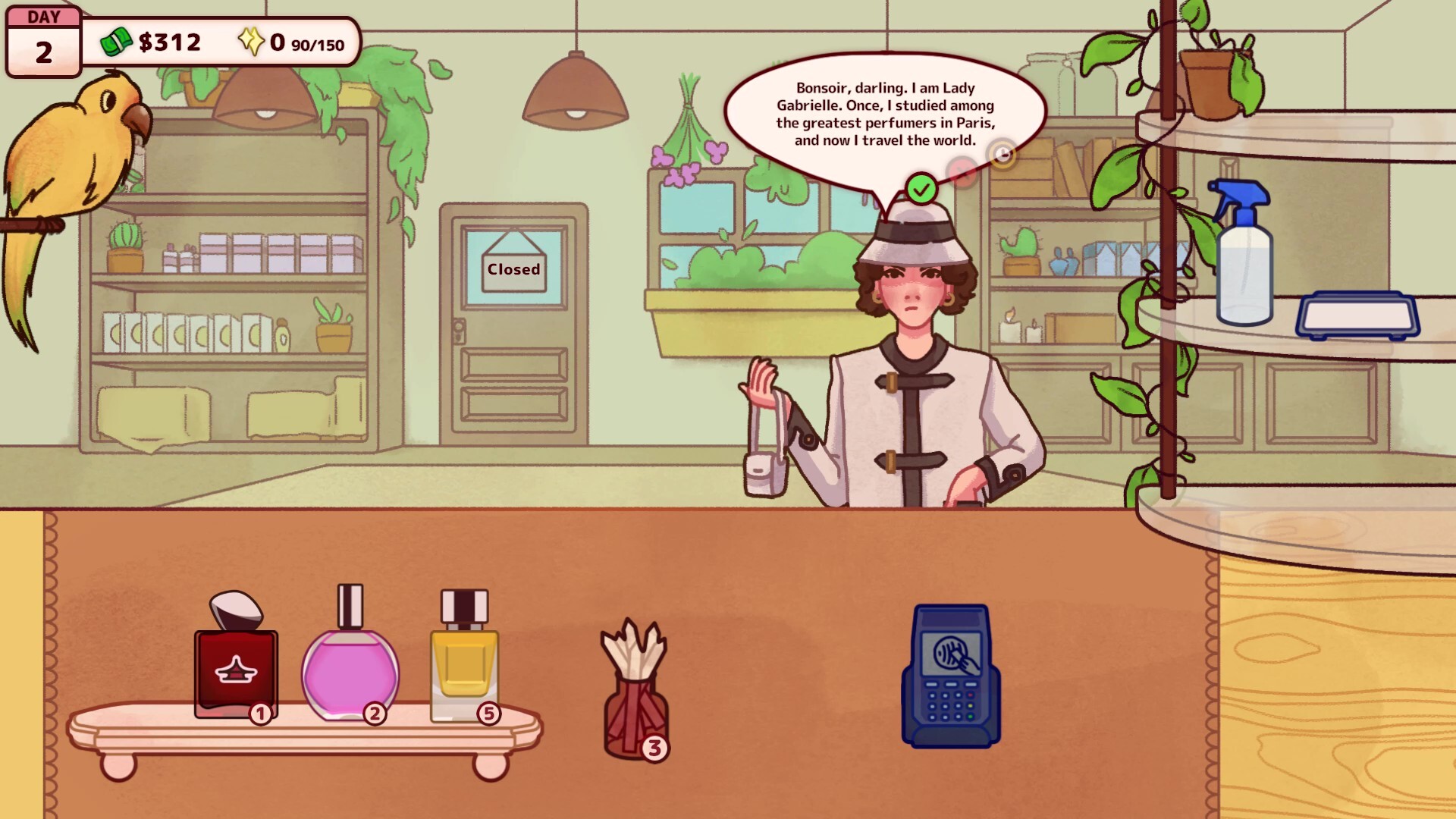Select the sparkle currency icon
1456x819 pixels.
[251, 42]
